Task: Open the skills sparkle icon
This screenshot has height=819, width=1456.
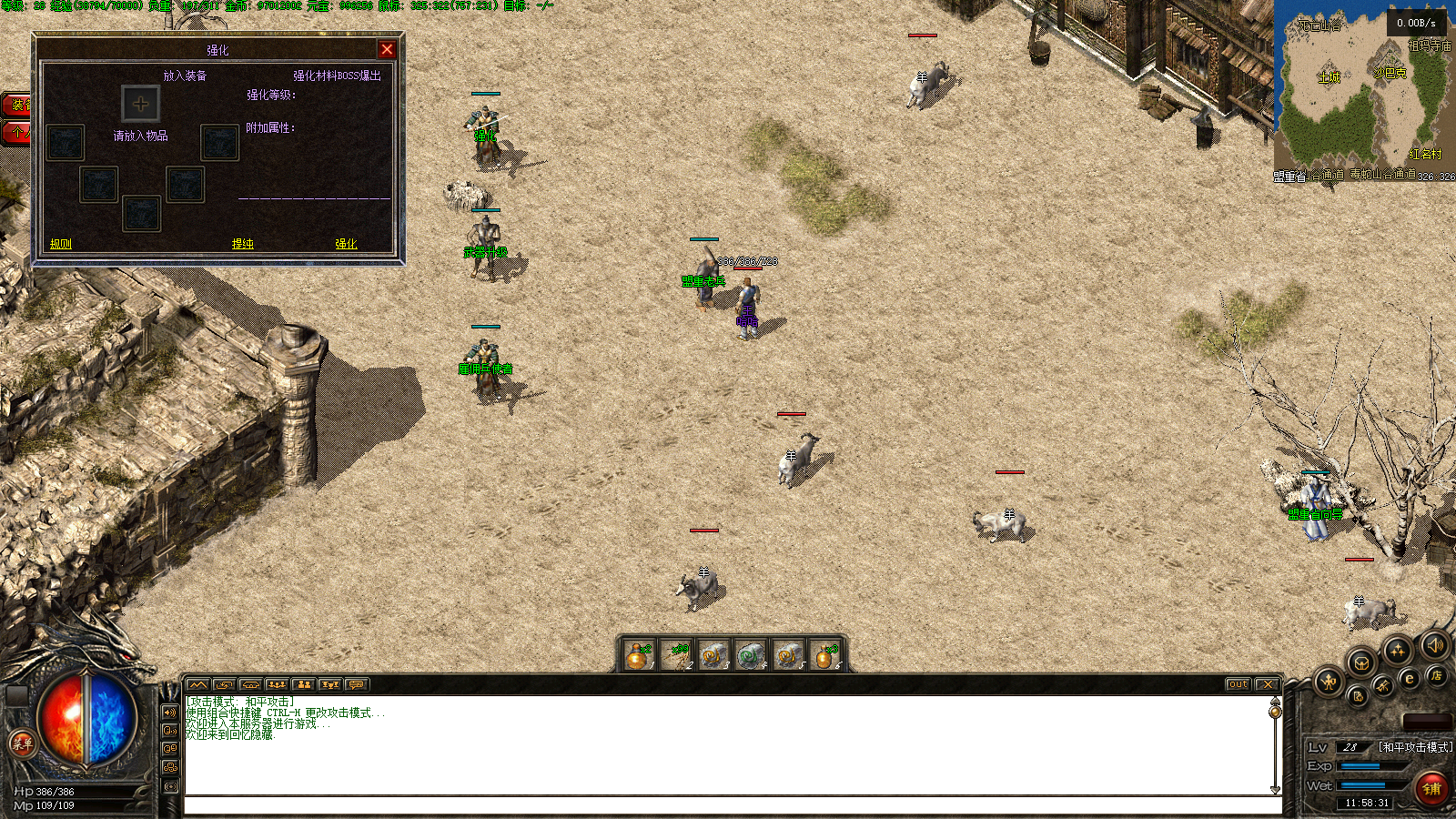Action: pos(1397,651)
